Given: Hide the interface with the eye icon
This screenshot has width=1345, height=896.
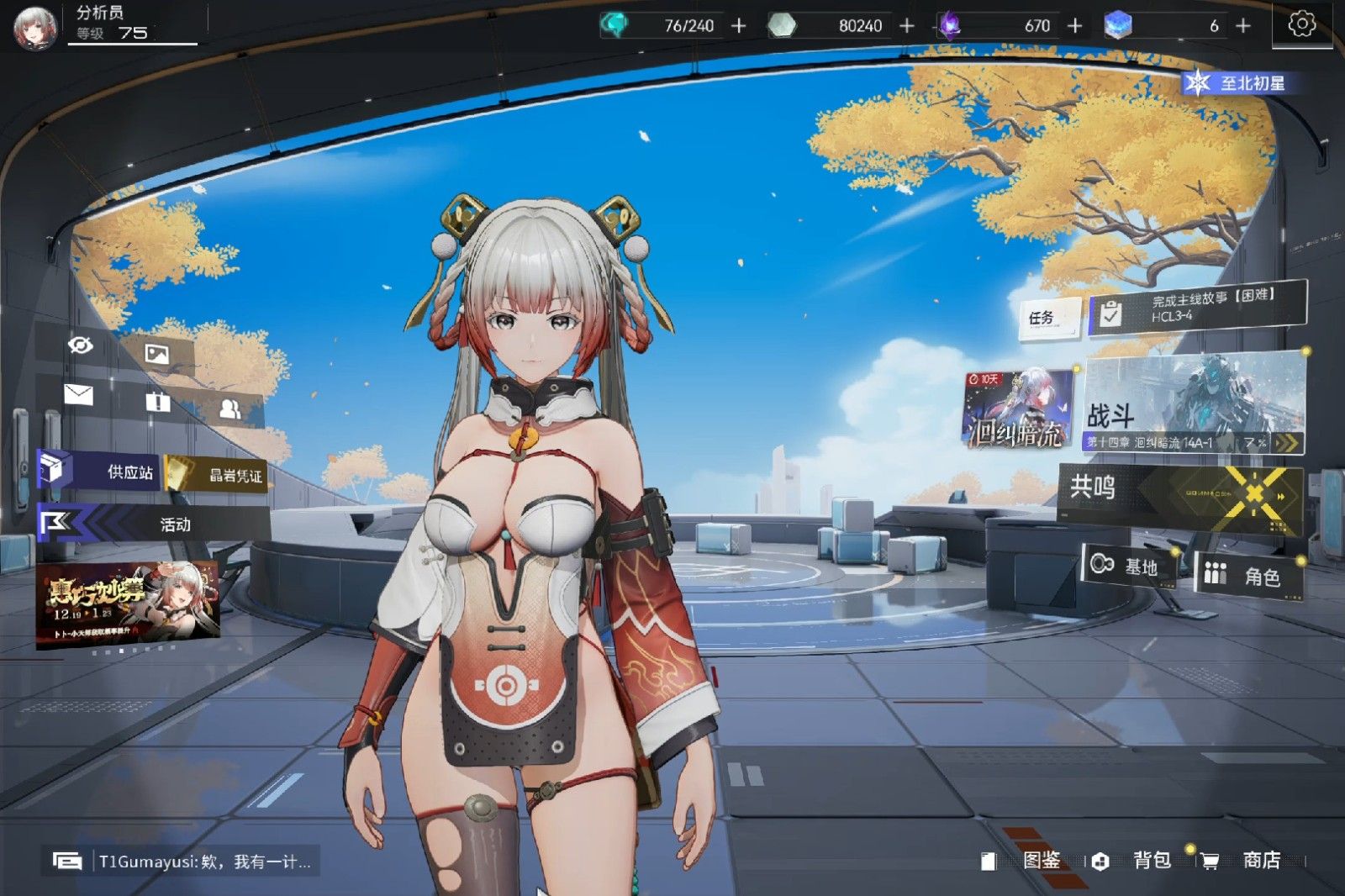Looking at the screenshot, I should [81, 345].
